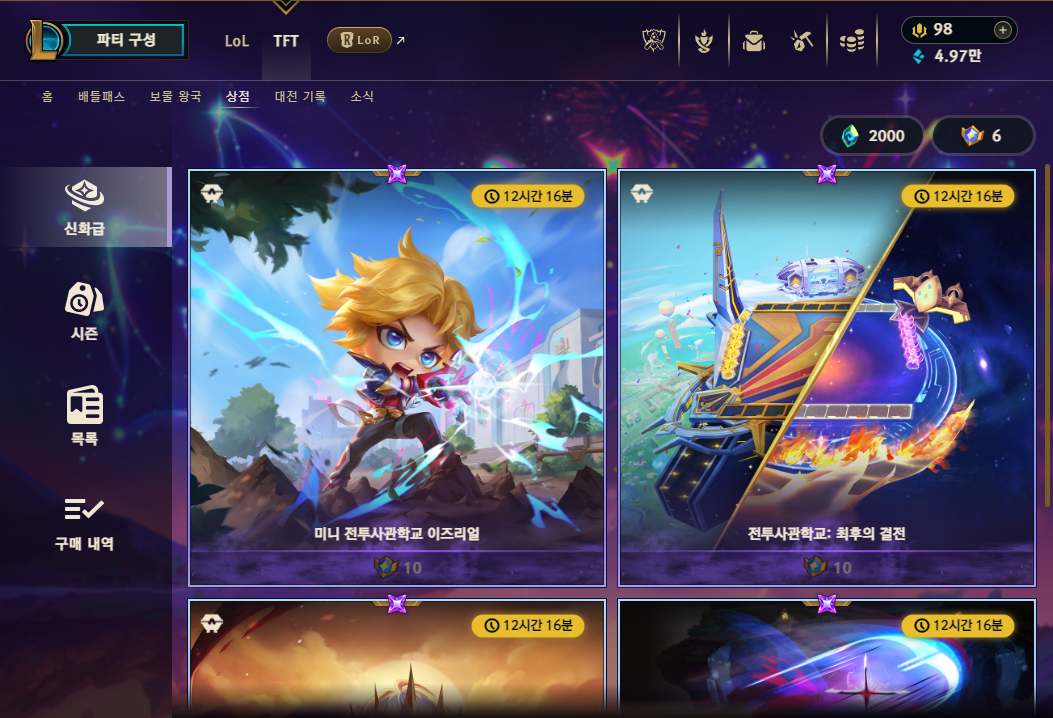Click the 파티 구성 party button
The height and width of the screenshot is (718, 1053).
126,41
